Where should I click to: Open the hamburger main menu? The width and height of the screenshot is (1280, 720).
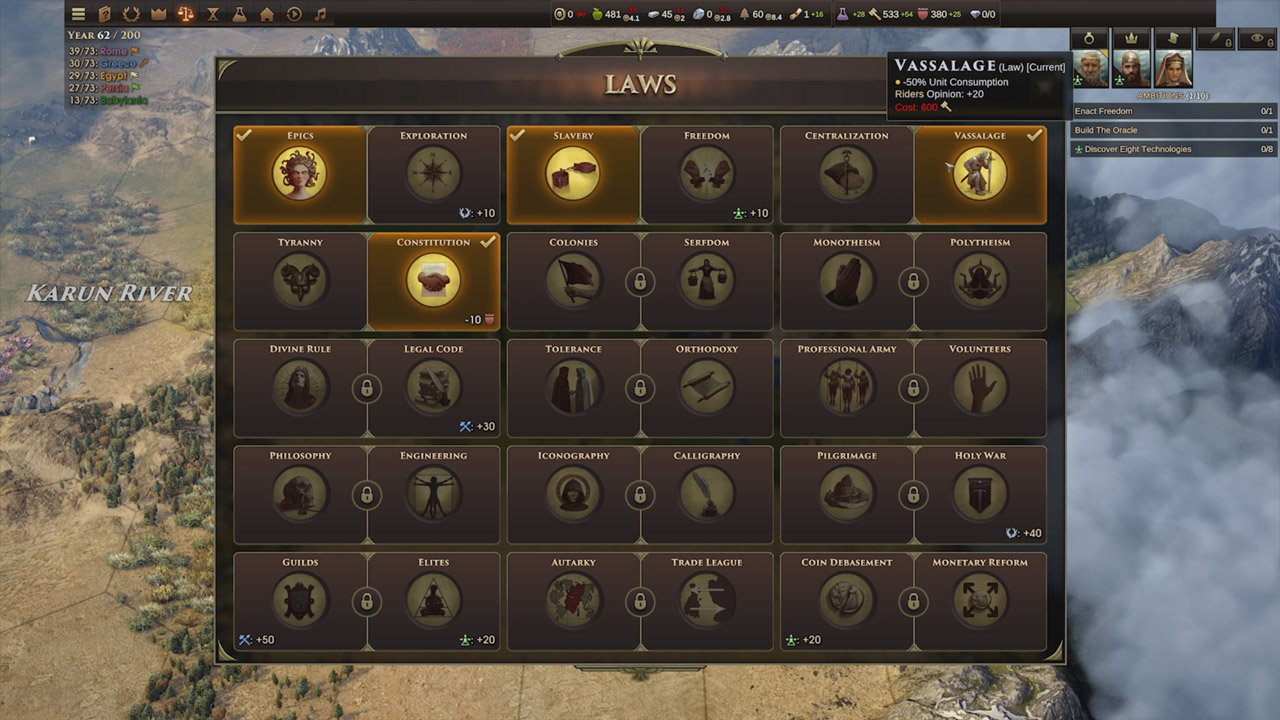pyautogui.click(x=78, y=14)
